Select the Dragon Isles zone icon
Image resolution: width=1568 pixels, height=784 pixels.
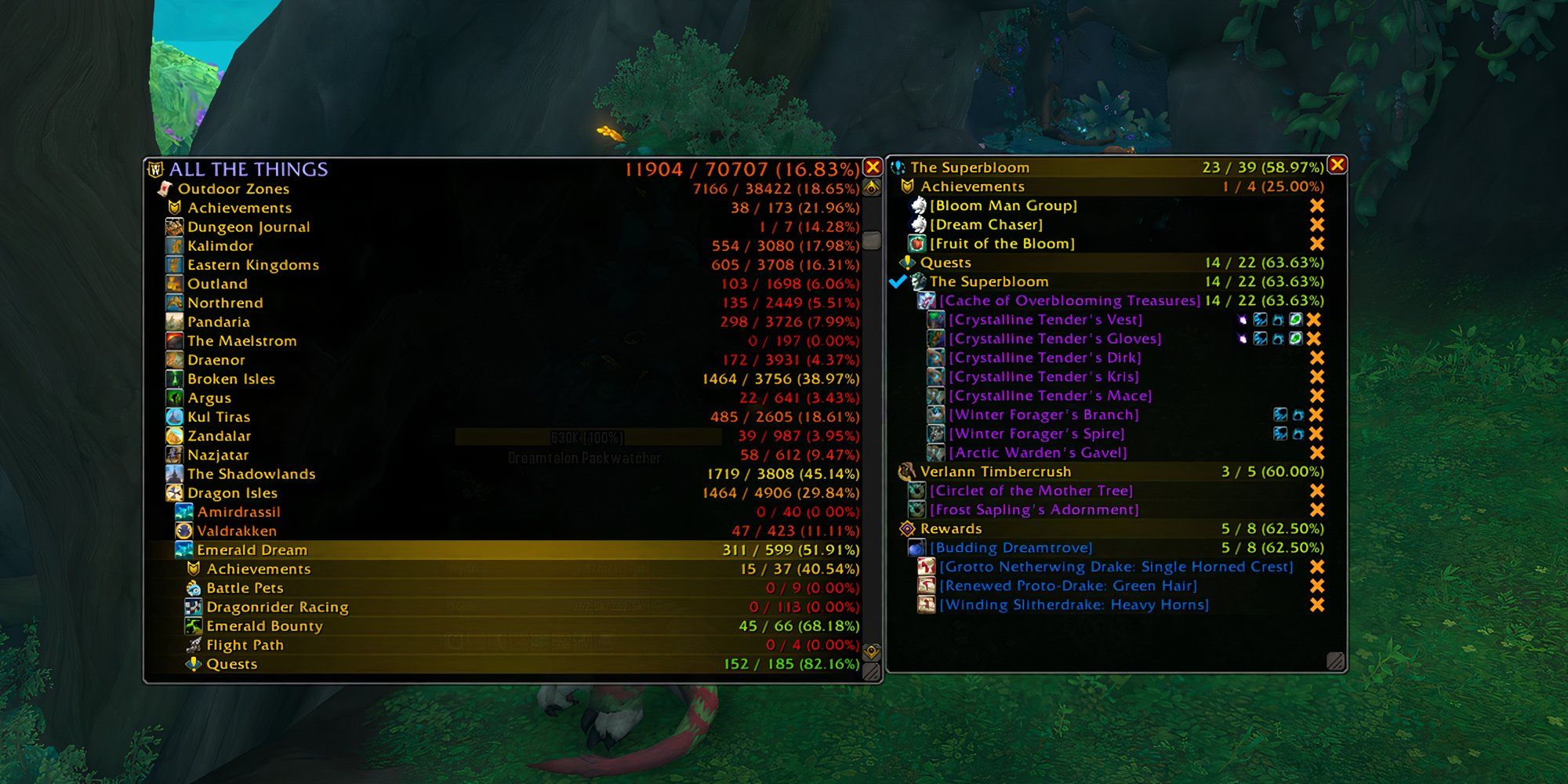click(174, 492)
